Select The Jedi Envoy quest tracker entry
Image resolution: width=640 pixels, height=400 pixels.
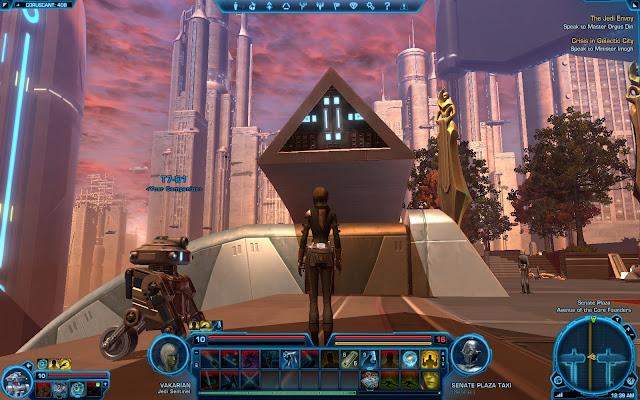[x=609, y=19]
